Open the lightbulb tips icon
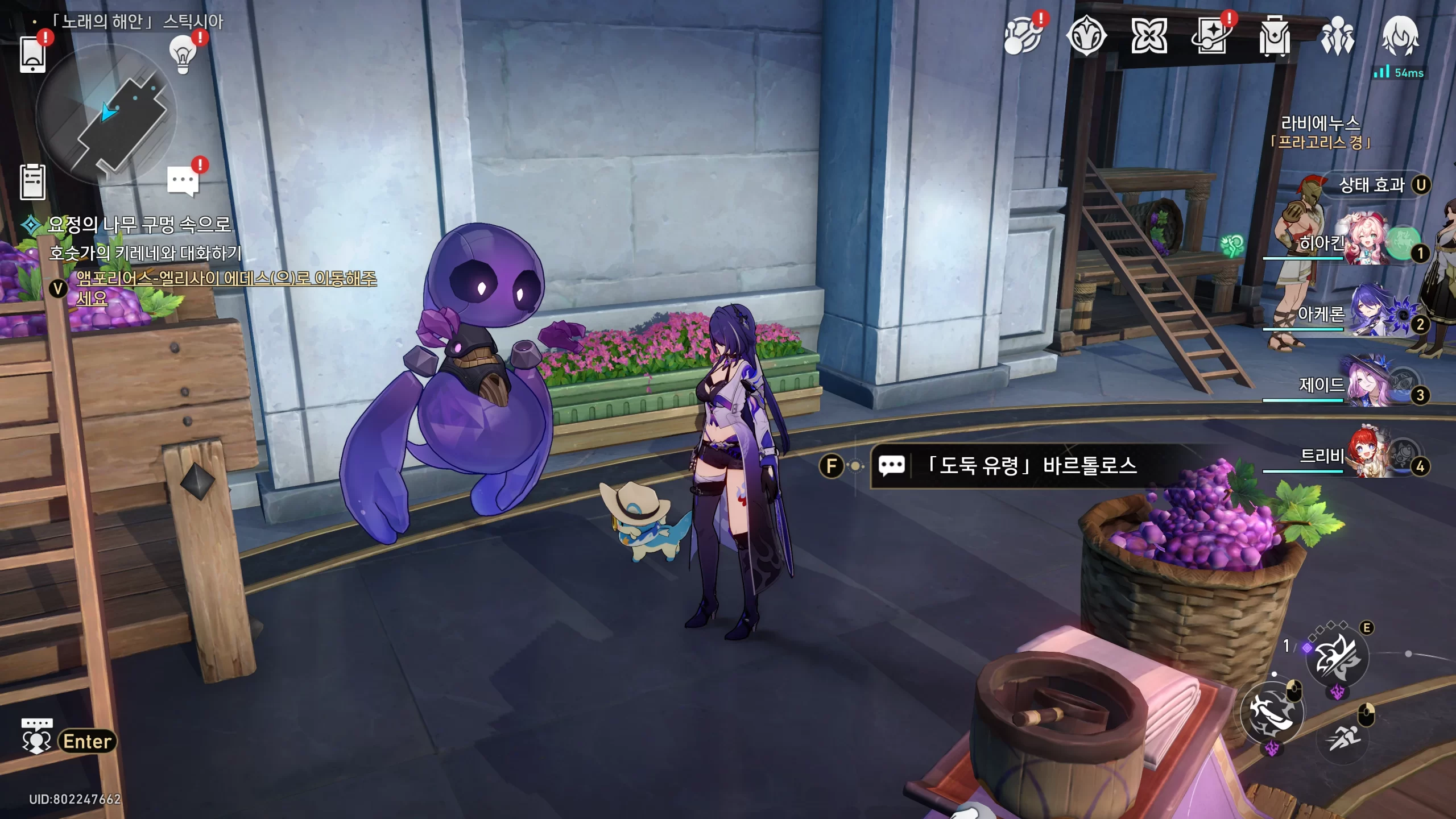 coord(183,55)
